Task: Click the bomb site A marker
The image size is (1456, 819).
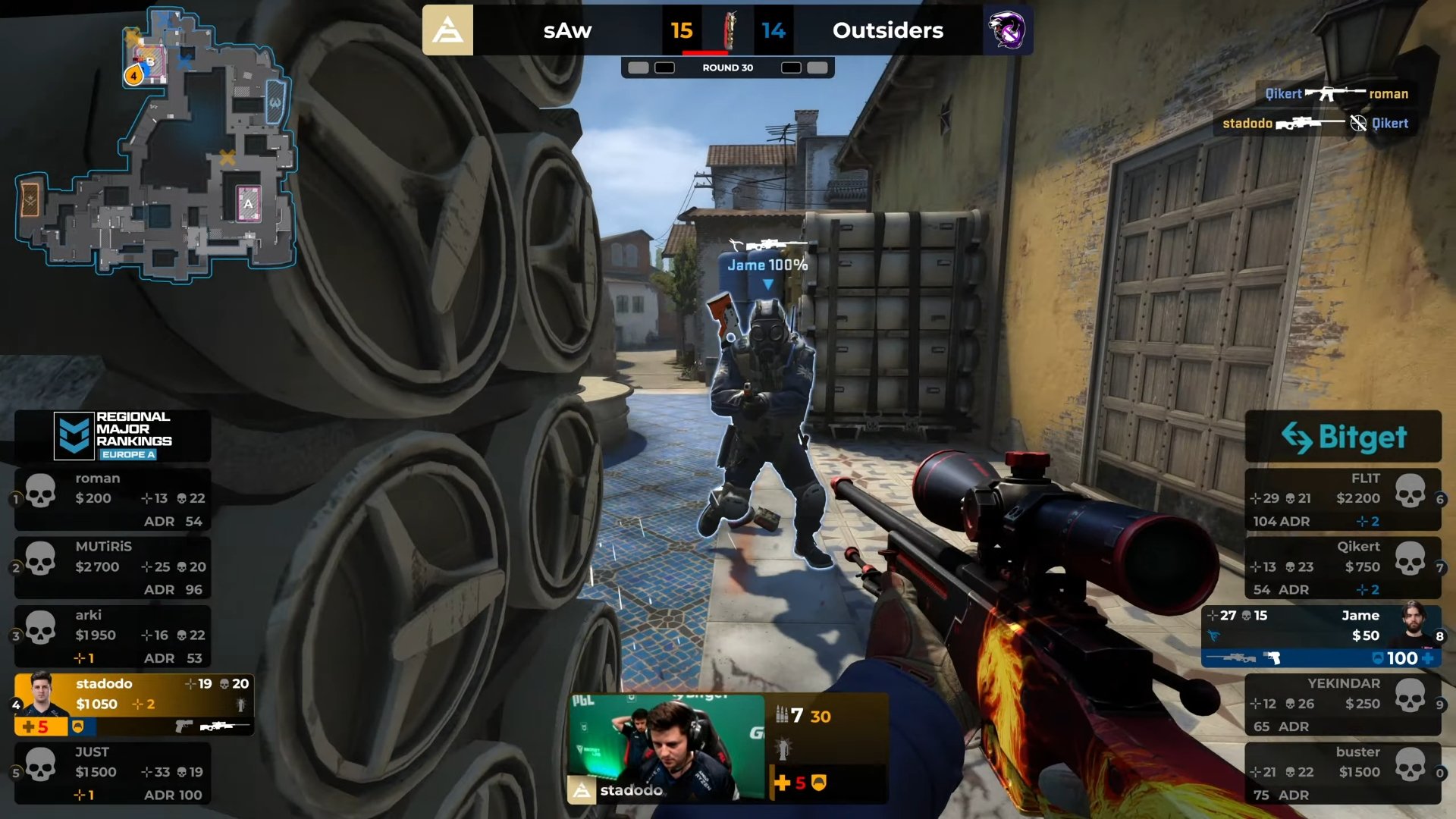Action: click(x=248, y=203)
